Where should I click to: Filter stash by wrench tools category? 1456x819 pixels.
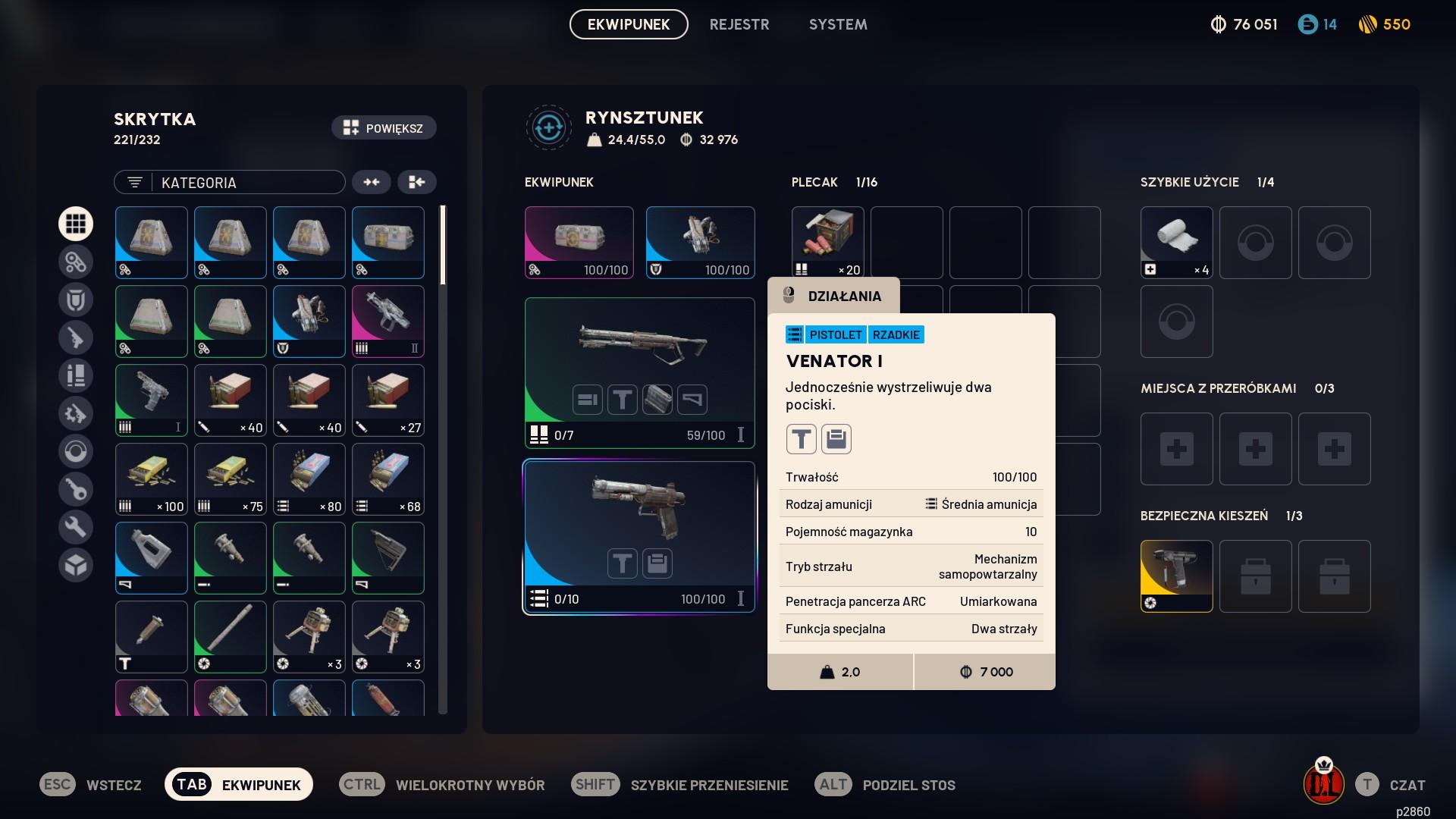pyautogui.click(x=76, y=527)
